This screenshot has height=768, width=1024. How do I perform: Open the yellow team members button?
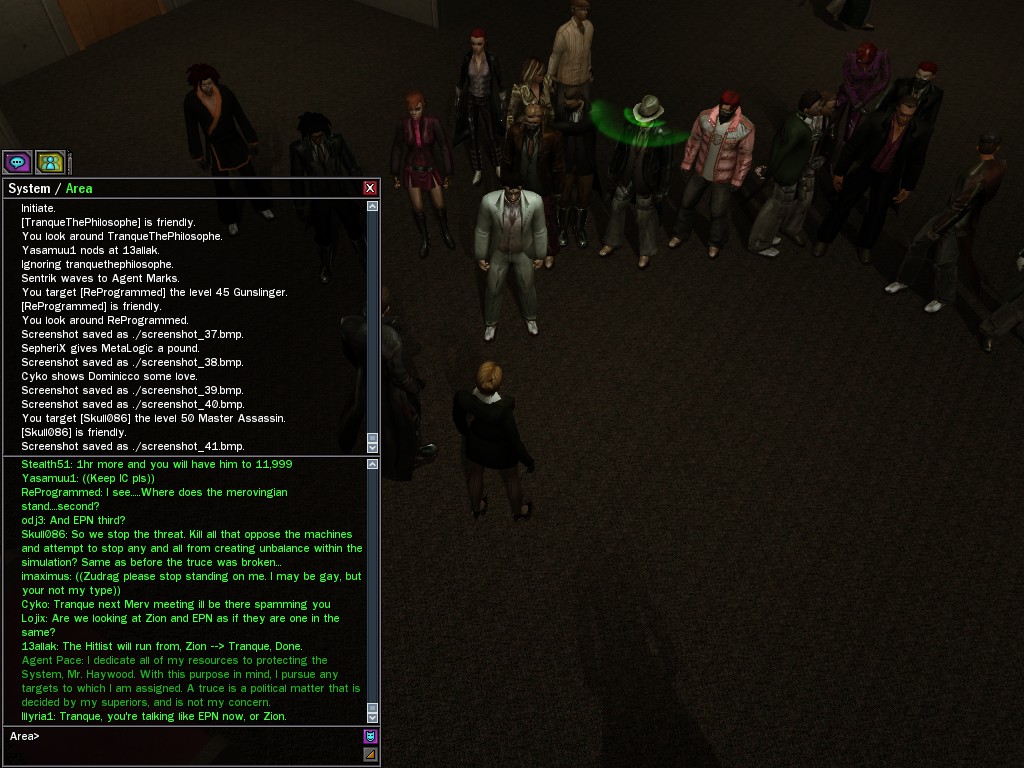tap(50, 161)
